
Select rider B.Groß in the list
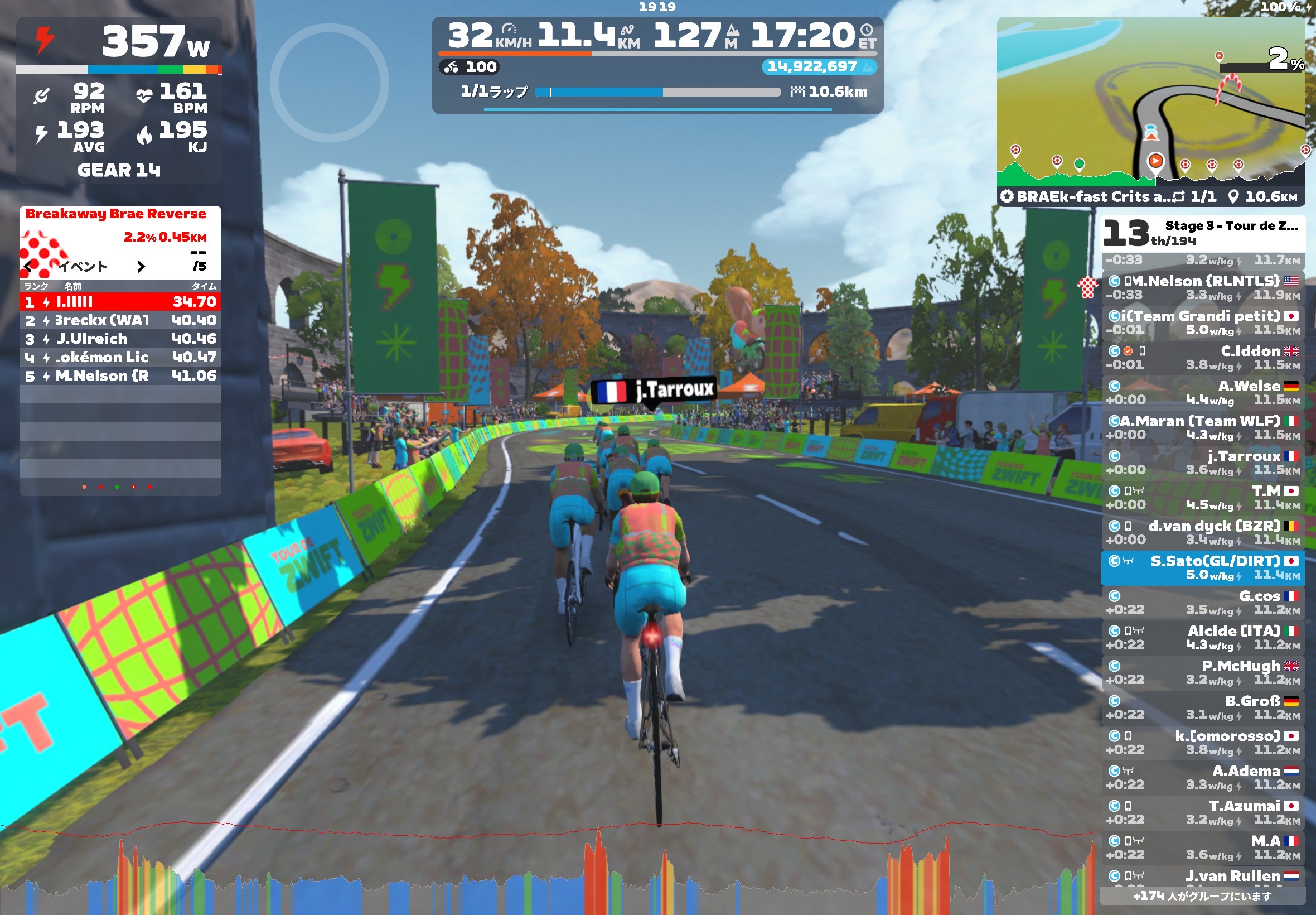[x=1203, y=707]
